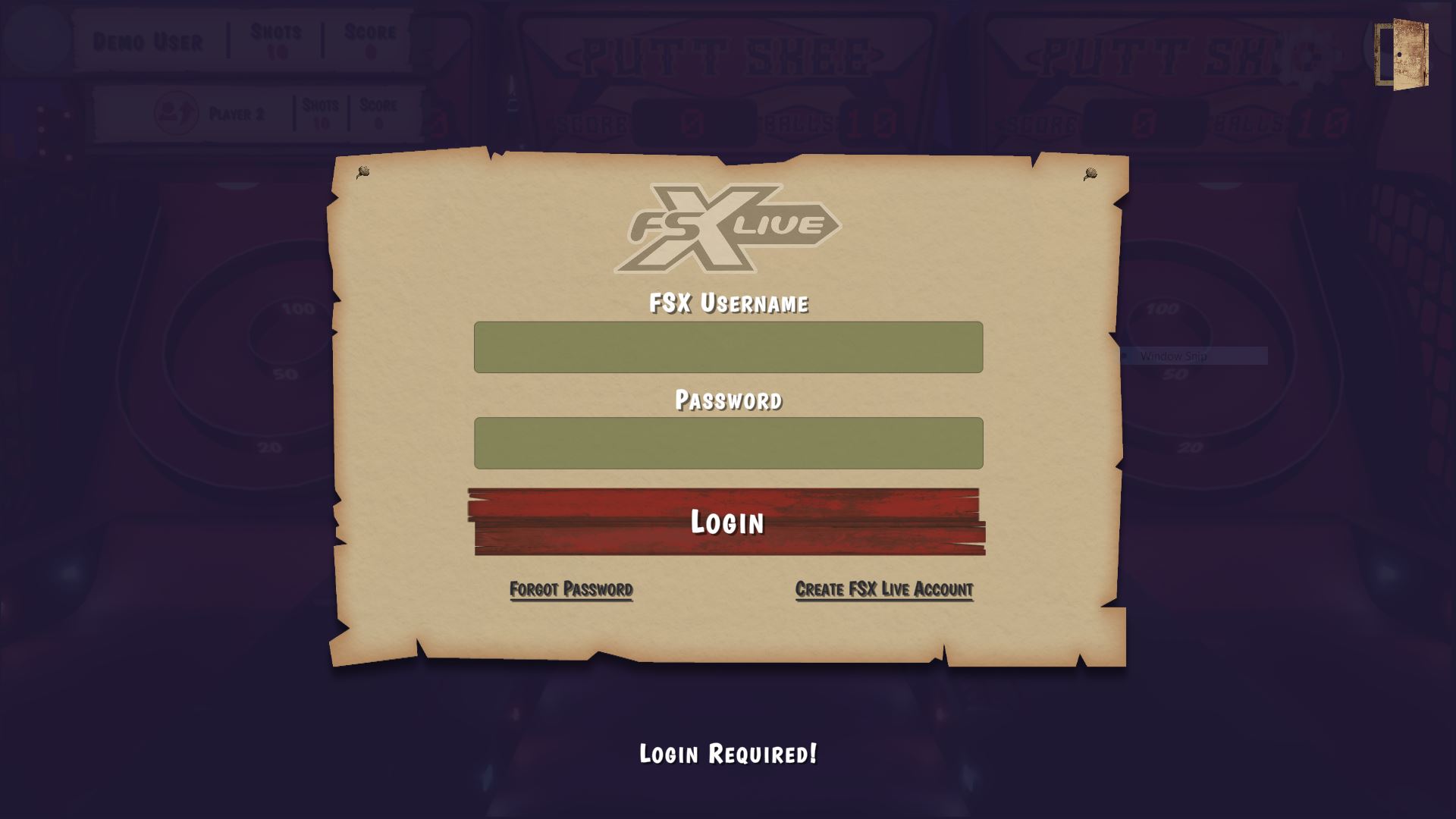
Task: Click Create FSX Live Account
Action: (883, 588)
